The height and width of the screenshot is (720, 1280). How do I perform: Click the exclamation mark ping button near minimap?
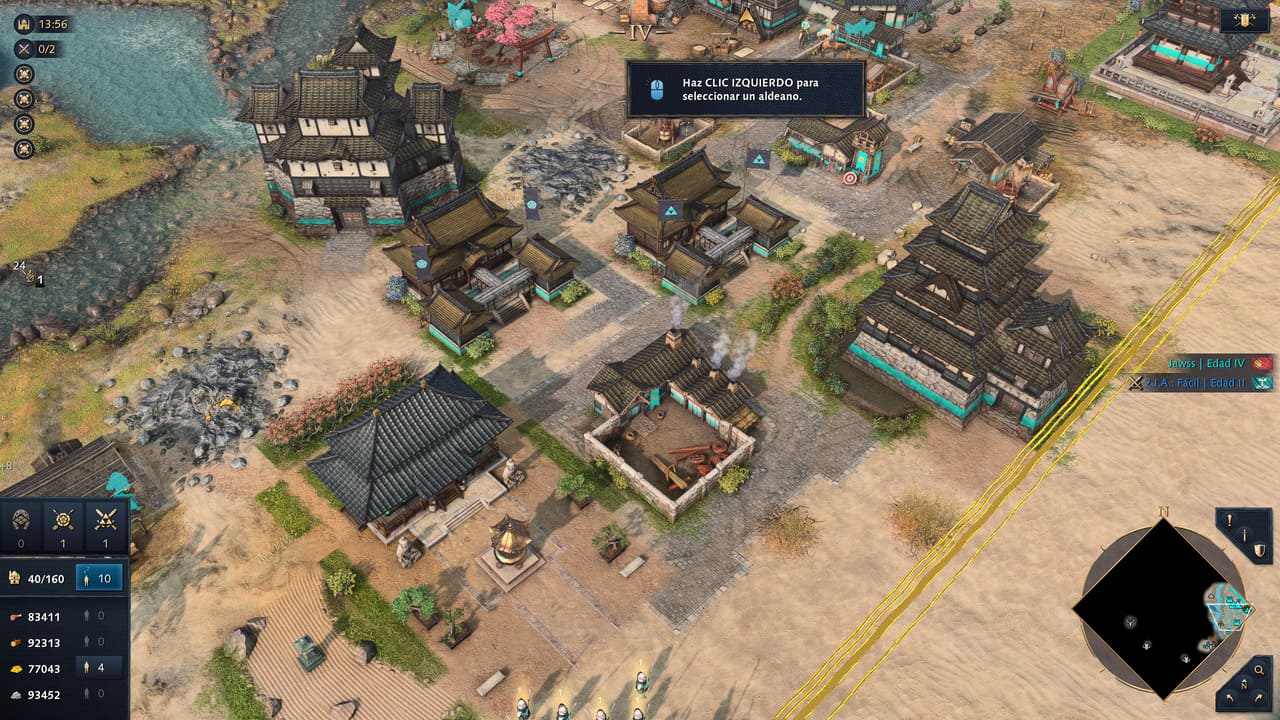pos(1231,521)
